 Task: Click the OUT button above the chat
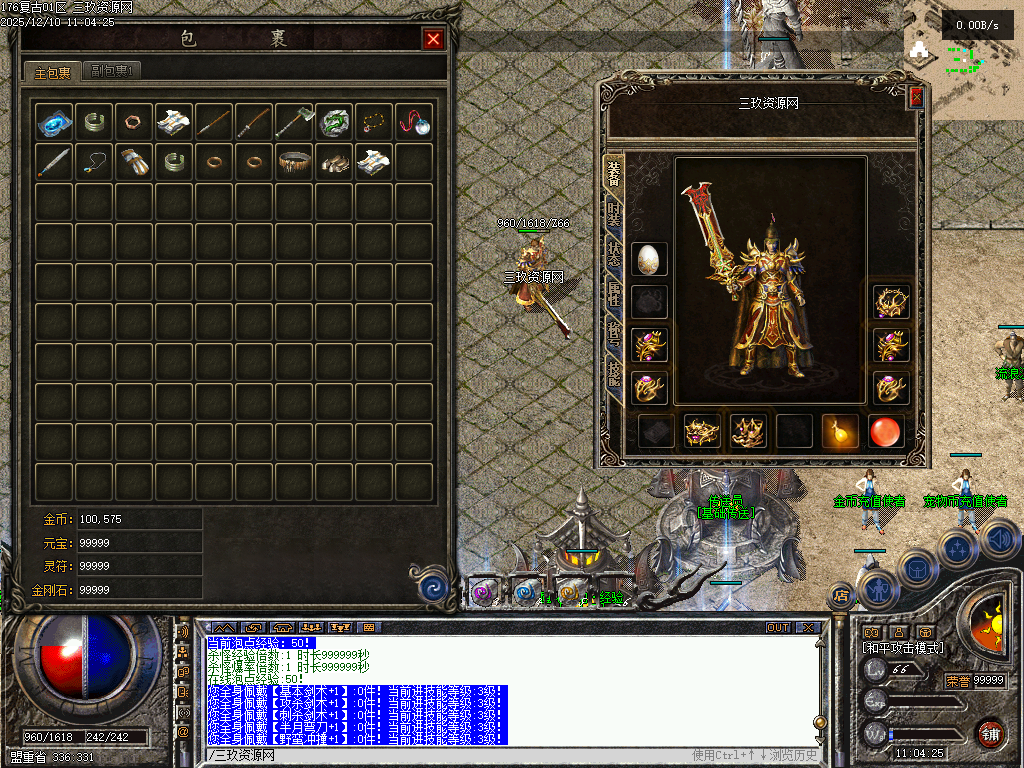(777, 627)
